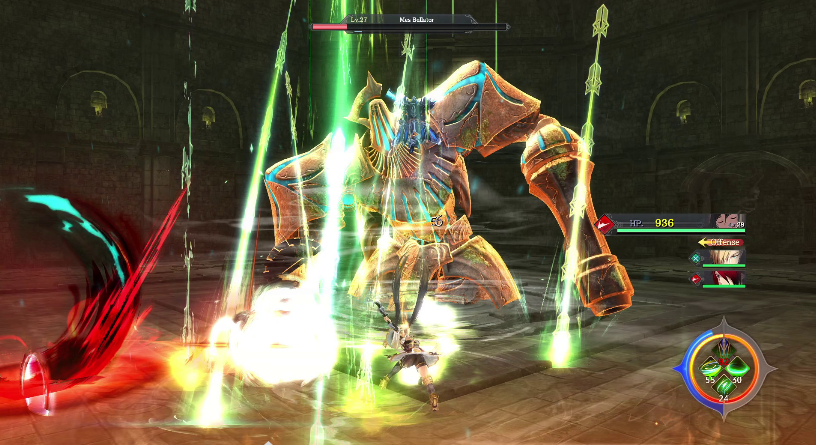
Task: Switch to the blonde party member portrait
Action: point(731,259)
